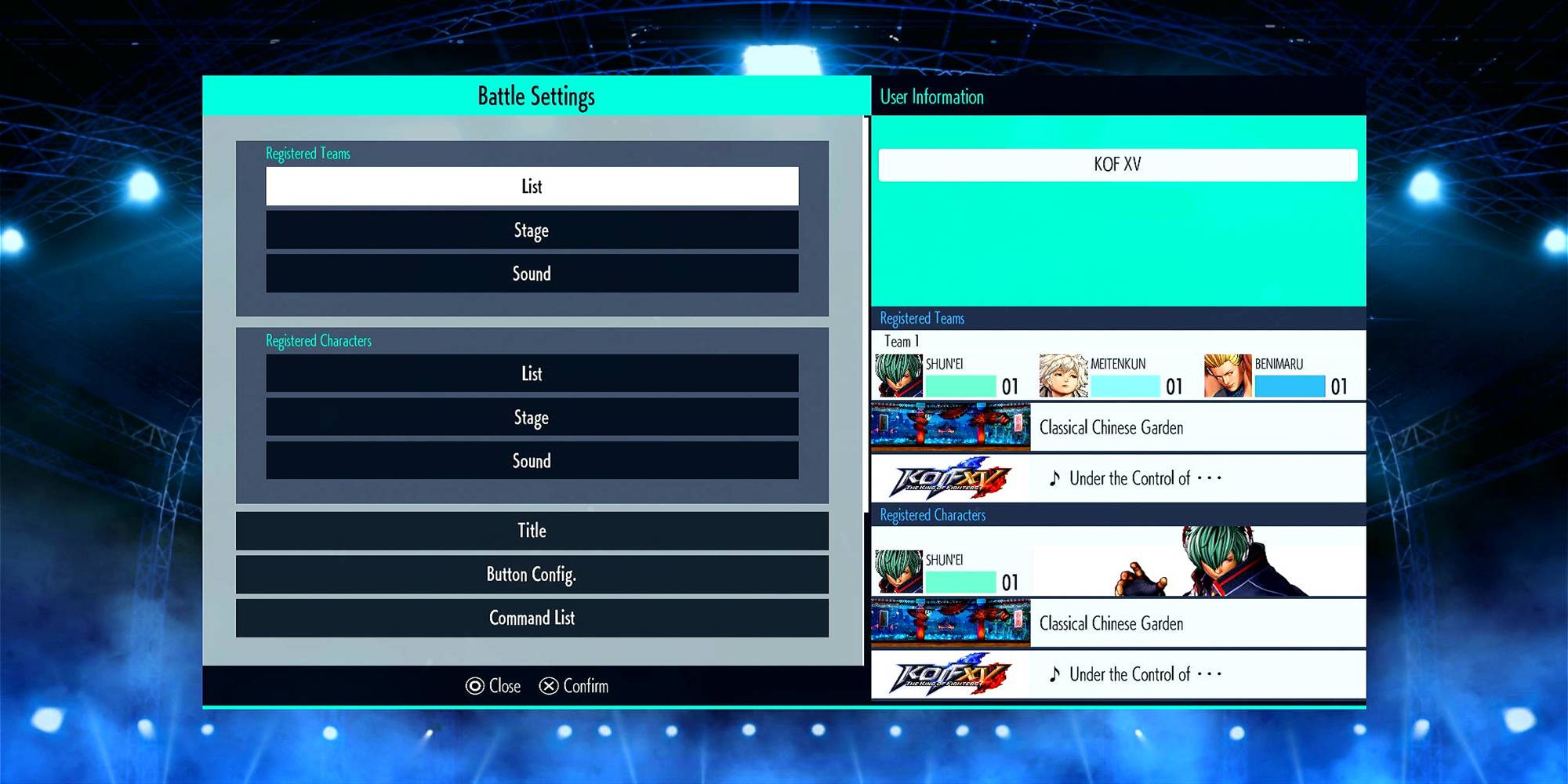
Task: Click the registered character's music track row
Action: pos(1118,674)
